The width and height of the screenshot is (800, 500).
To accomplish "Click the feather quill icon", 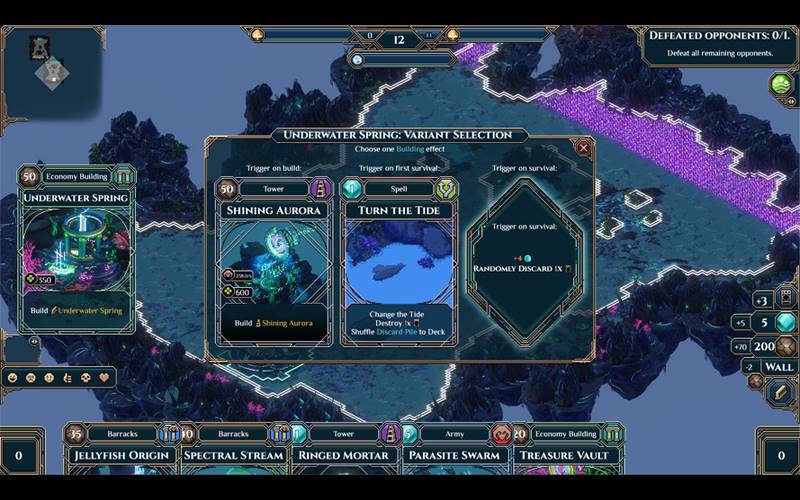I will (780, 392).
